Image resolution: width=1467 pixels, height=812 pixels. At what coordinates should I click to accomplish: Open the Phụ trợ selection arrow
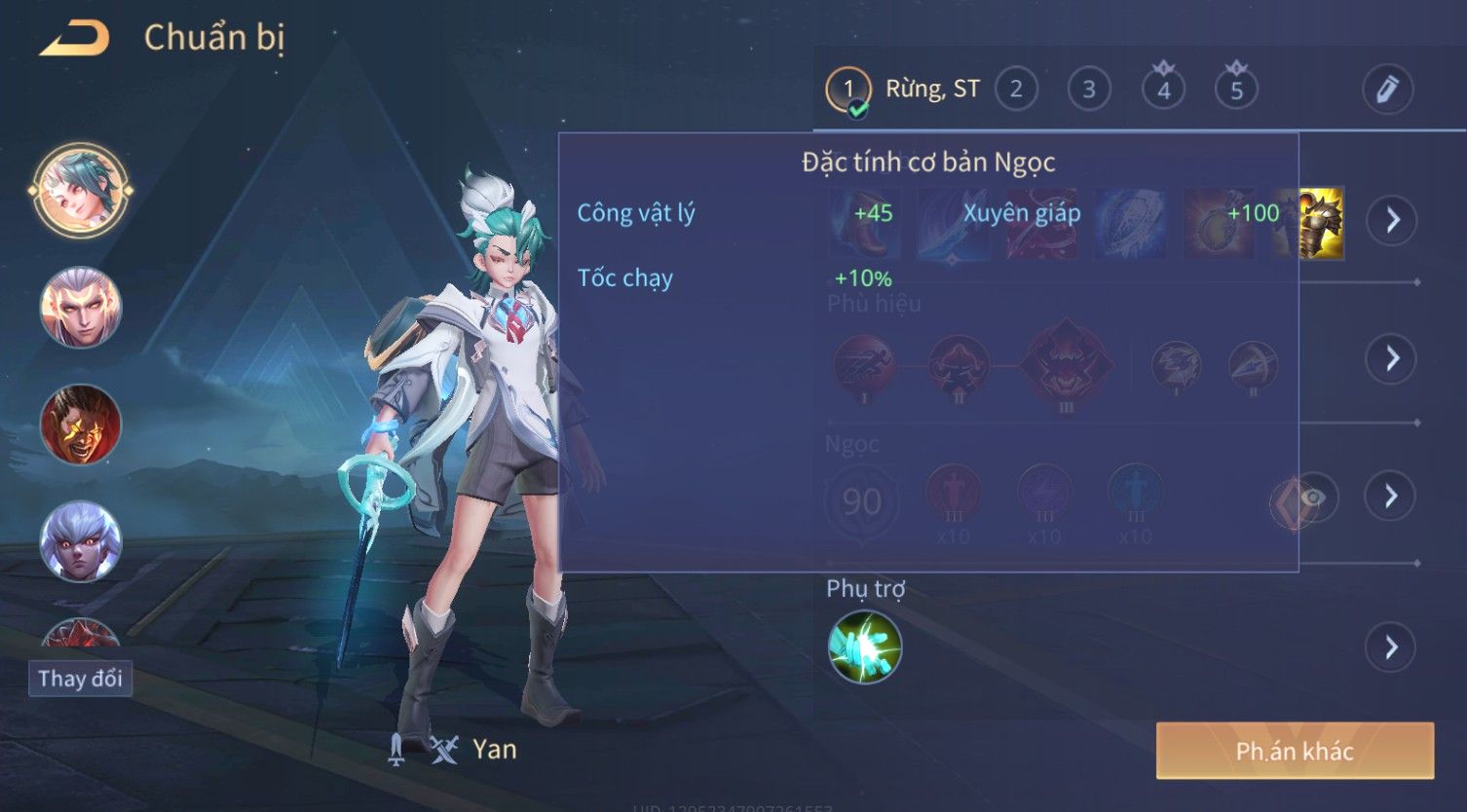(x=1392, y=646)
